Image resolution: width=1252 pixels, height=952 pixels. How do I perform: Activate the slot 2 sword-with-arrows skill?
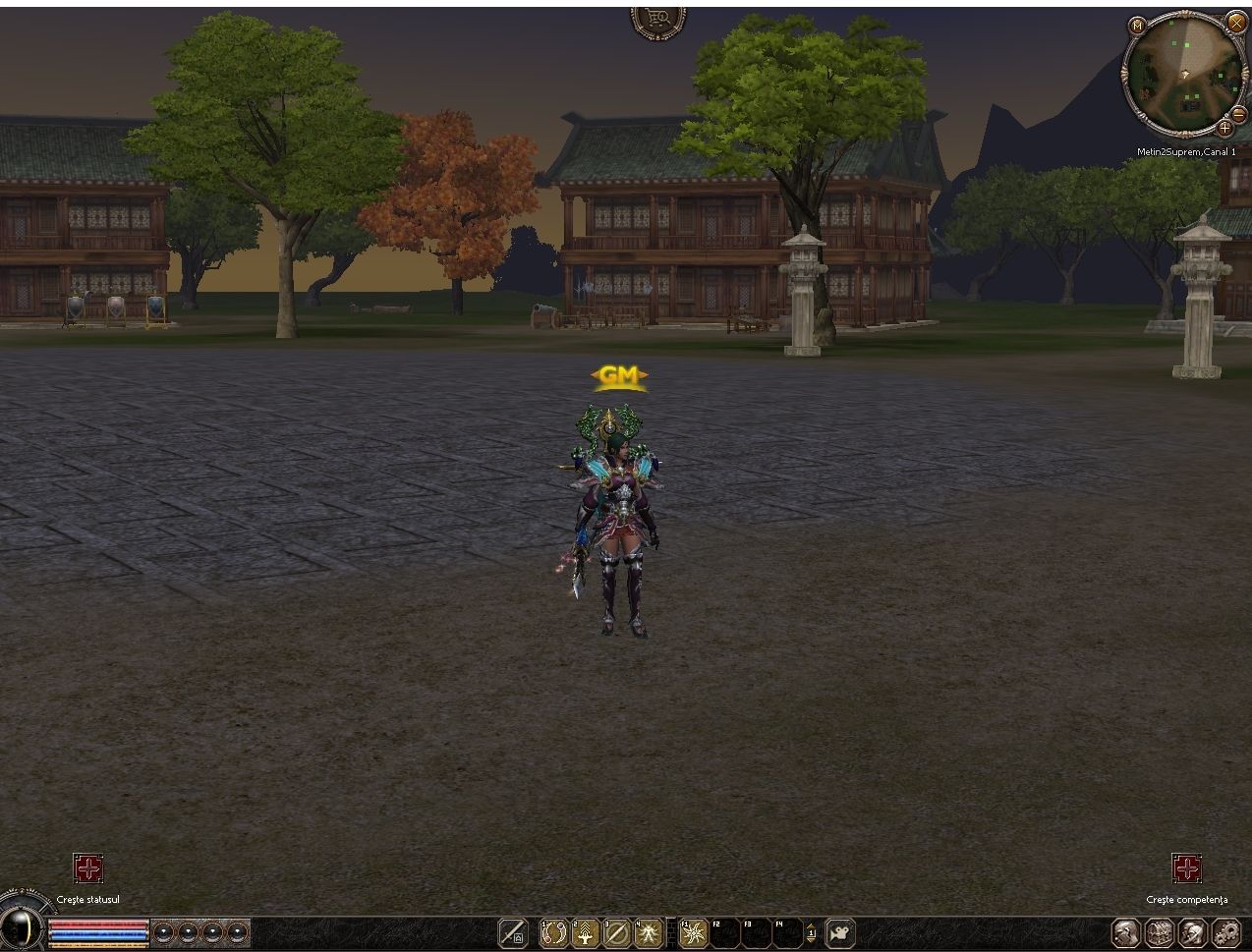coord(586,932)
